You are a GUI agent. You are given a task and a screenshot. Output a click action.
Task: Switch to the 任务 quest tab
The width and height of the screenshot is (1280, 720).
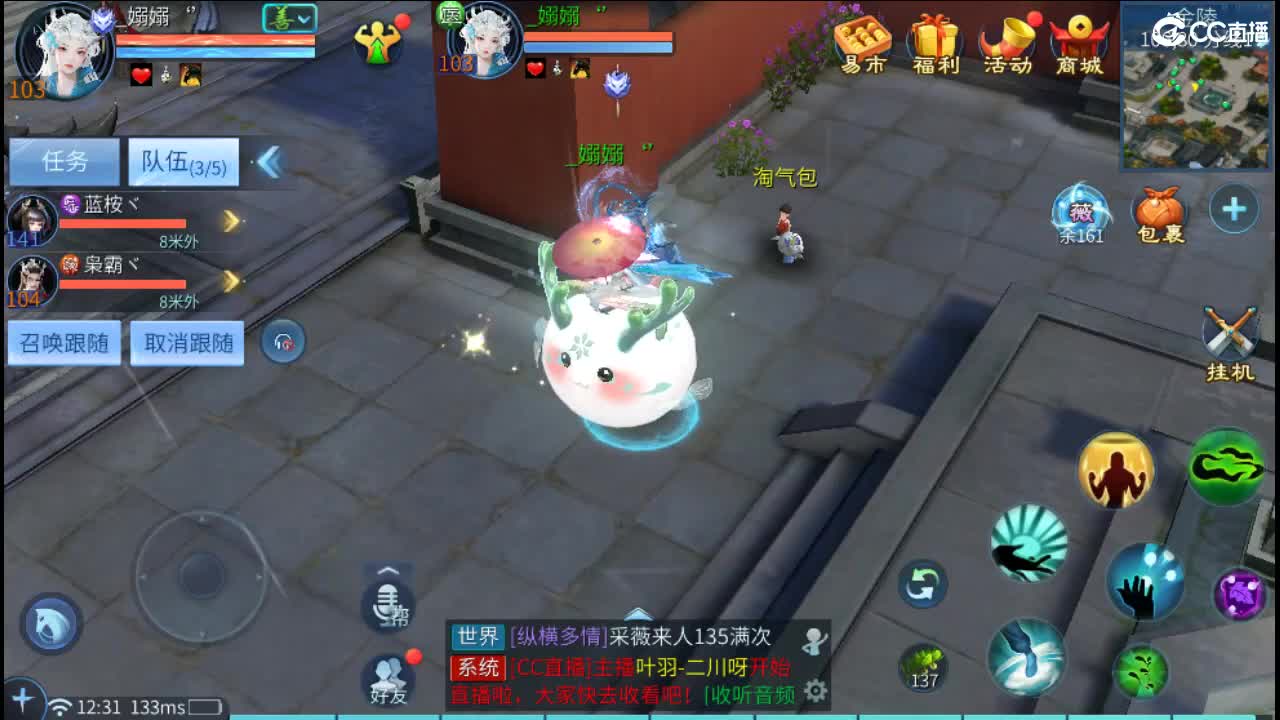pyautogui.click(x=62, y=160)
